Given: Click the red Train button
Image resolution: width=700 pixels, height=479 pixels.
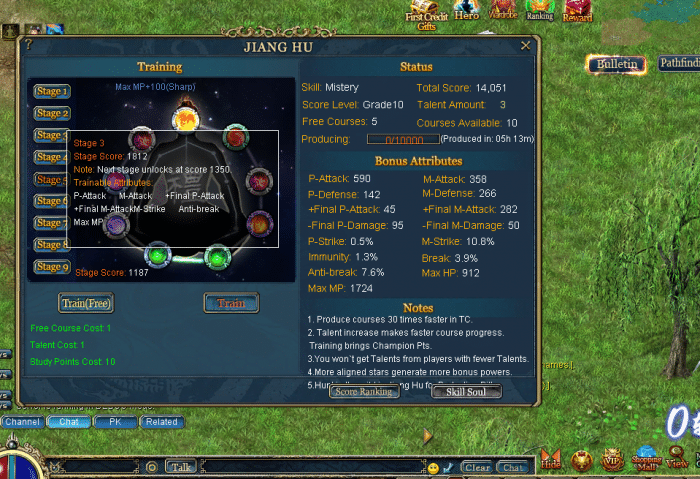Looking at the screenshot, I should pyautogui.click(x=231, y=302).
